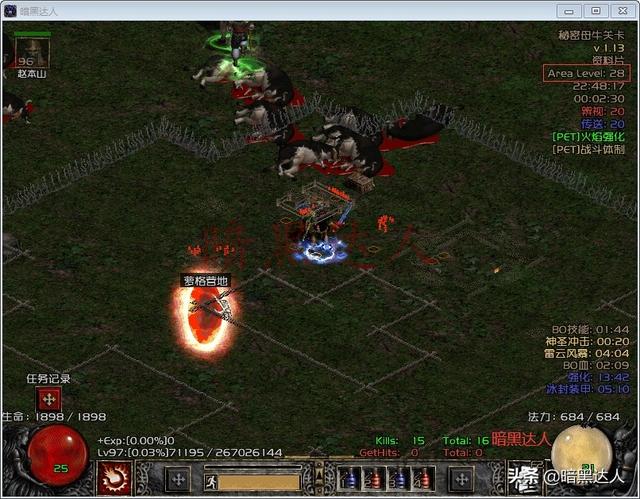Open the left mini-panel cross button
This screenshot has height=499, width=640.
[178, 478]
